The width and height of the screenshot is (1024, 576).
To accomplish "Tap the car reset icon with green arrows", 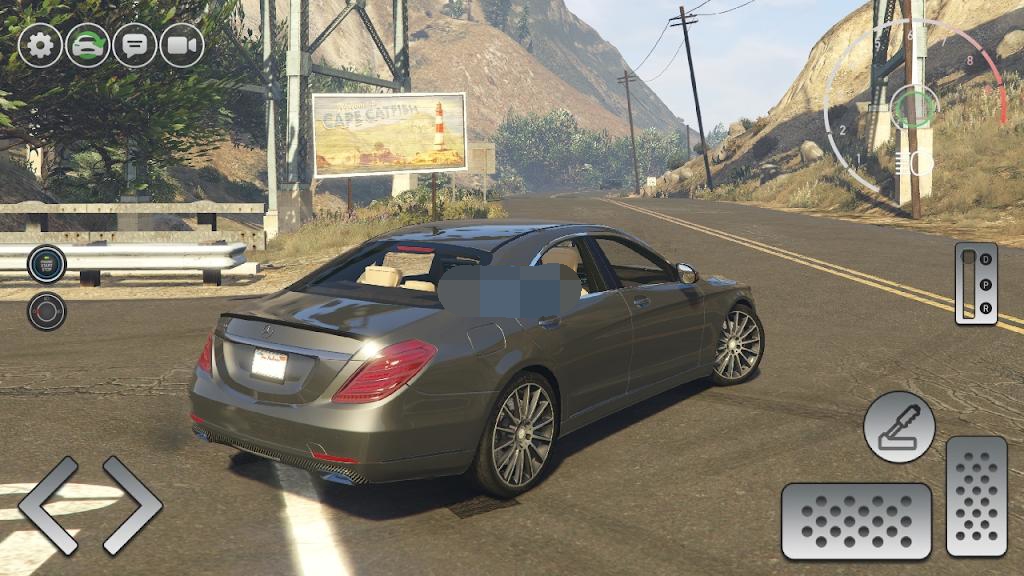I will coord(88,45).
